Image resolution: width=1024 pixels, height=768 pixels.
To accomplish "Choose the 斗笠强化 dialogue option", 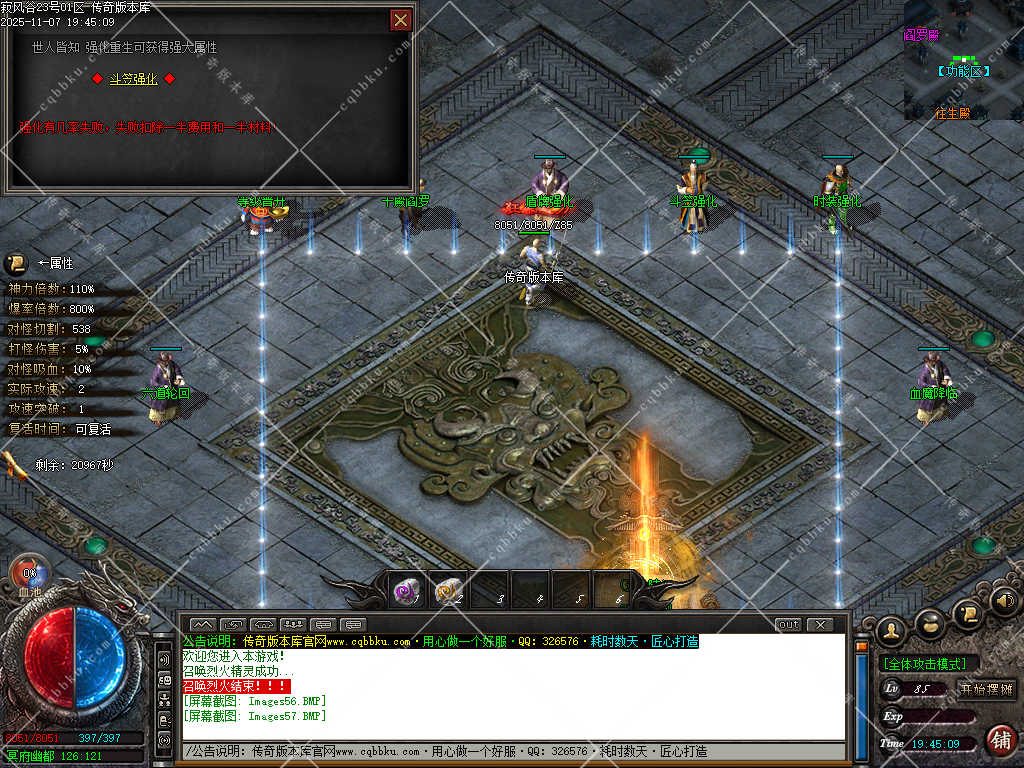I will pyautogui.click(x=133, y=79).
